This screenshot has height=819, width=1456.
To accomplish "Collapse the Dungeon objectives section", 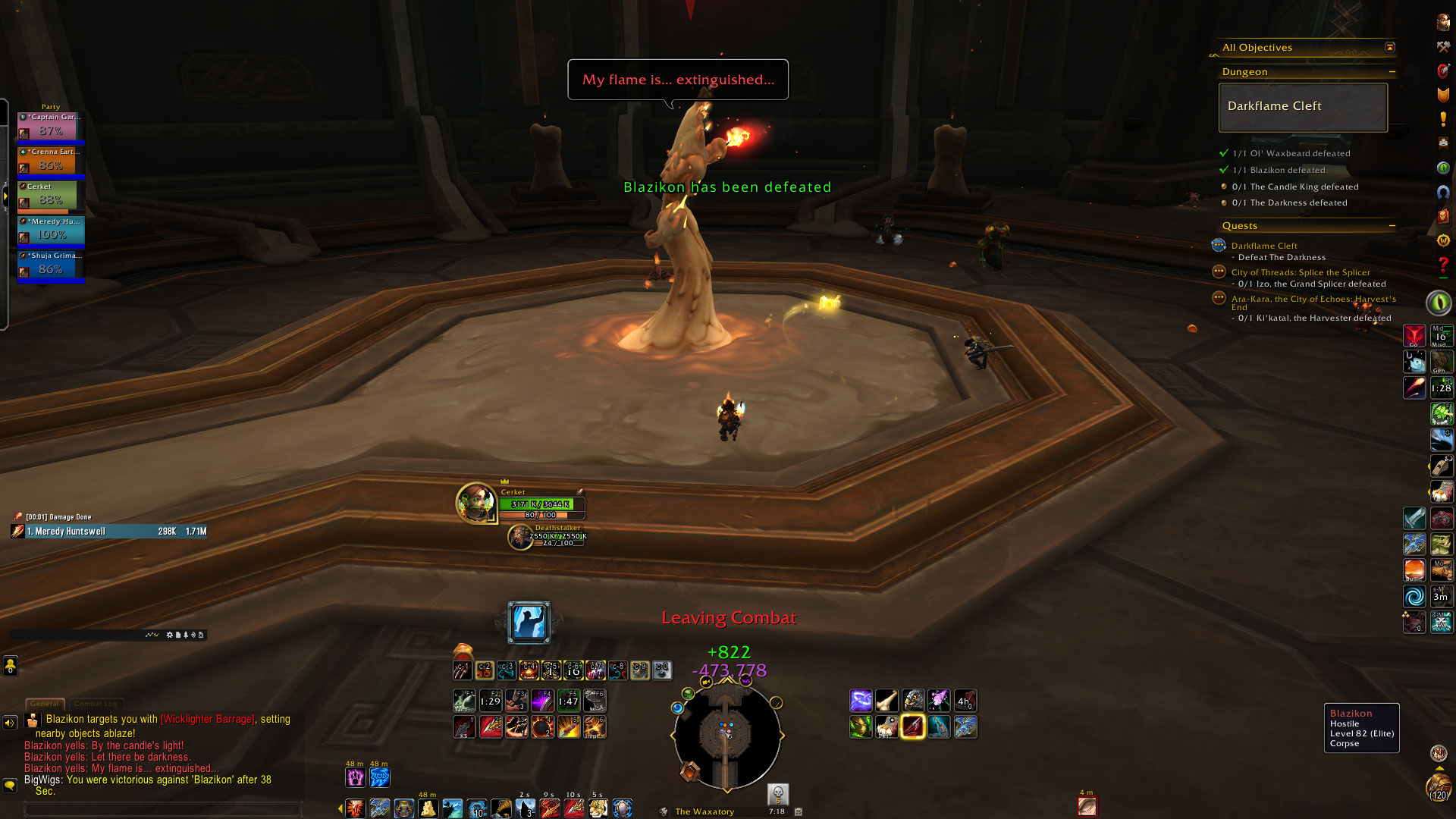I will pyautogui.click(x=1392, y=72).
